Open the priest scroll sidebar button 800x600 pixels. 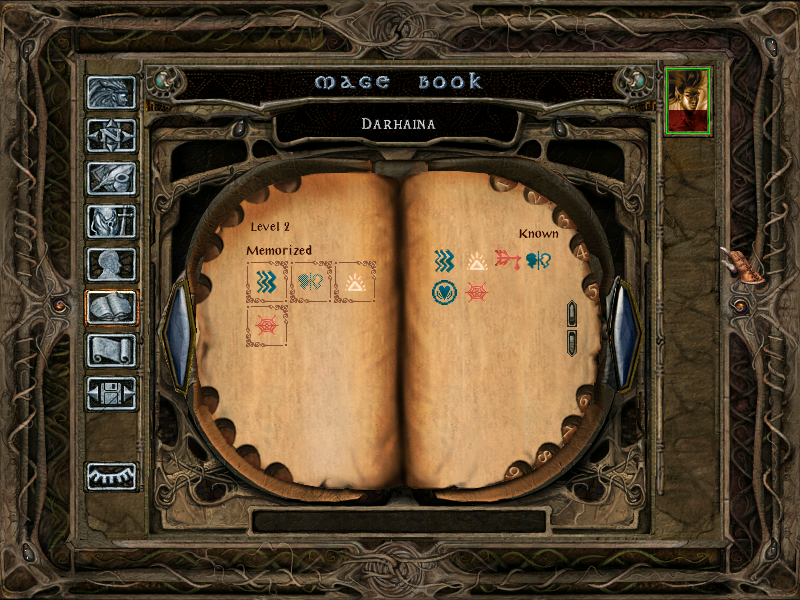[111, 350]
